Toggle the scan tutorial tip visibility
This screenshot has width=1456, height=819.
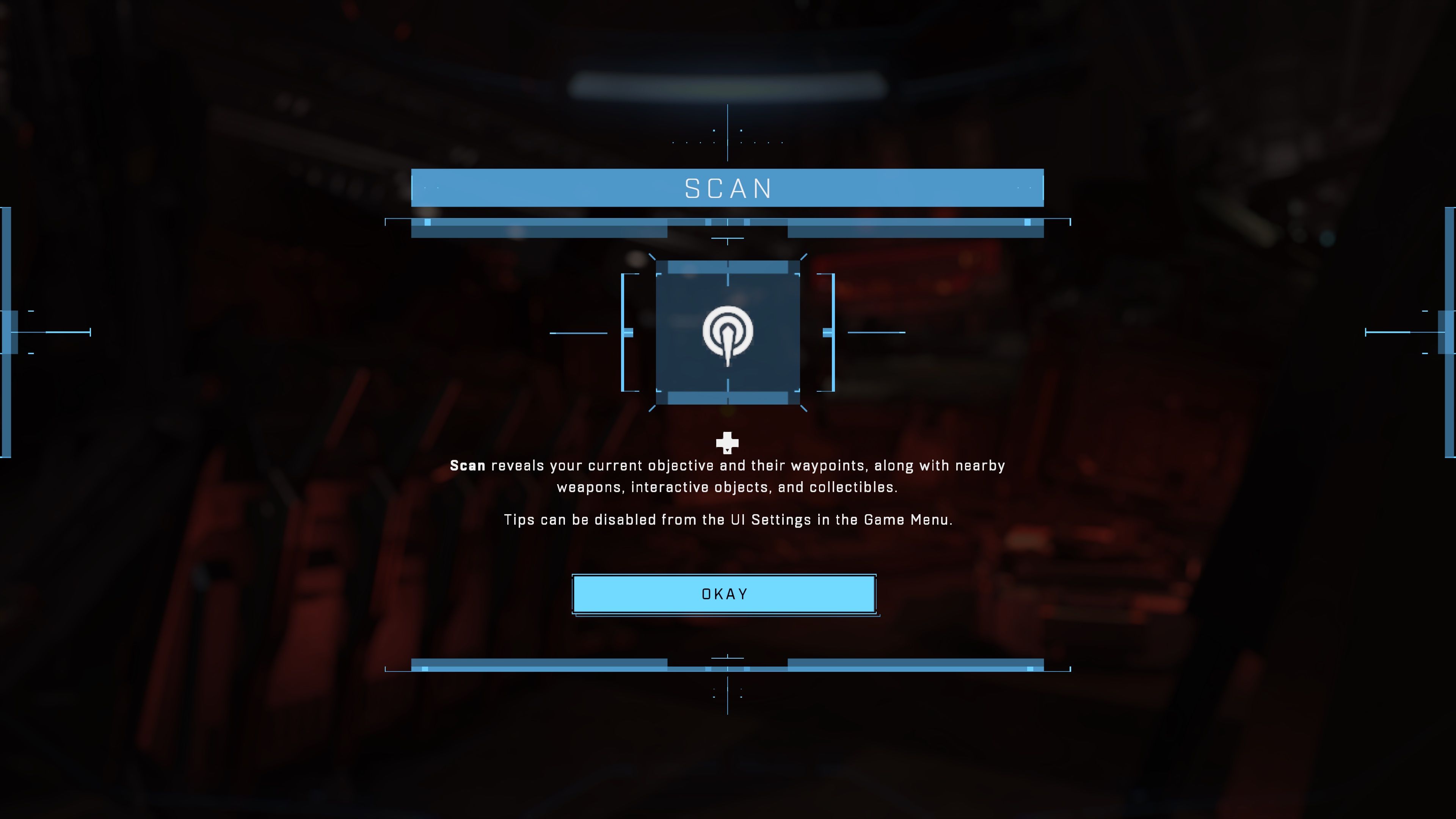tap(728, 476)
